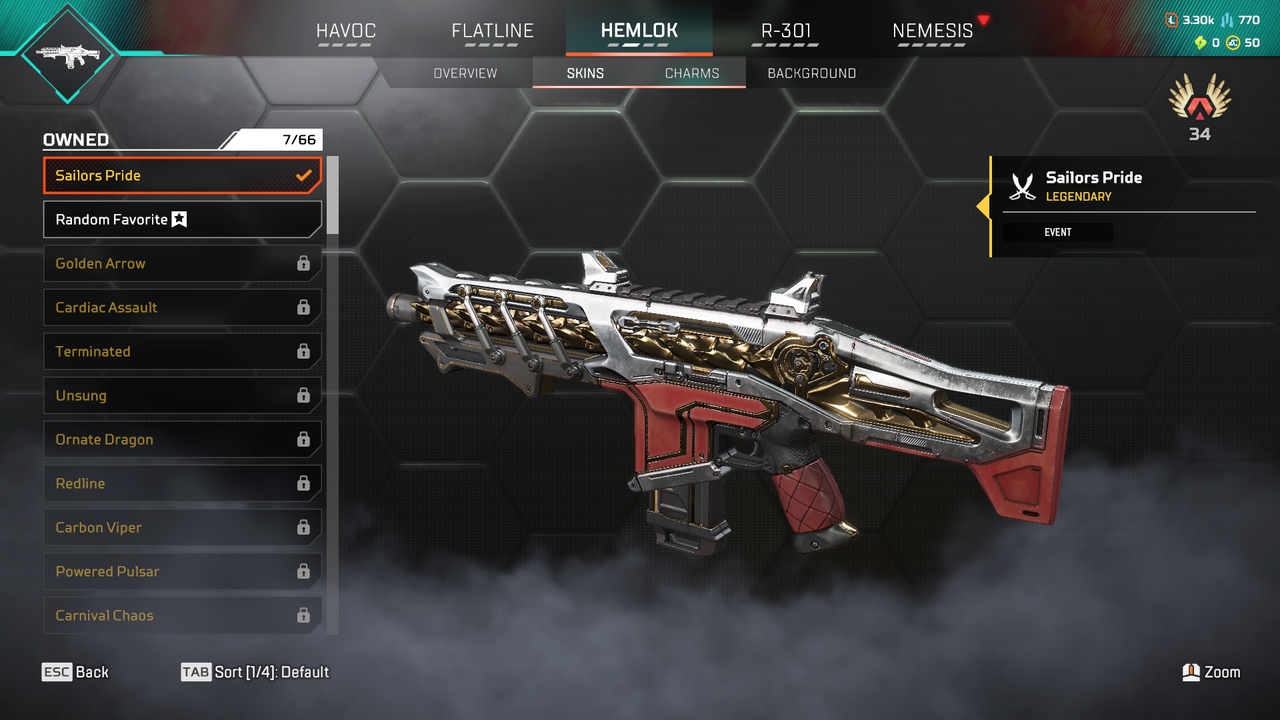Switch to the CHARMS sub-tab
Viewport: 1280px width, 720px height.
[x=692, y=73]
